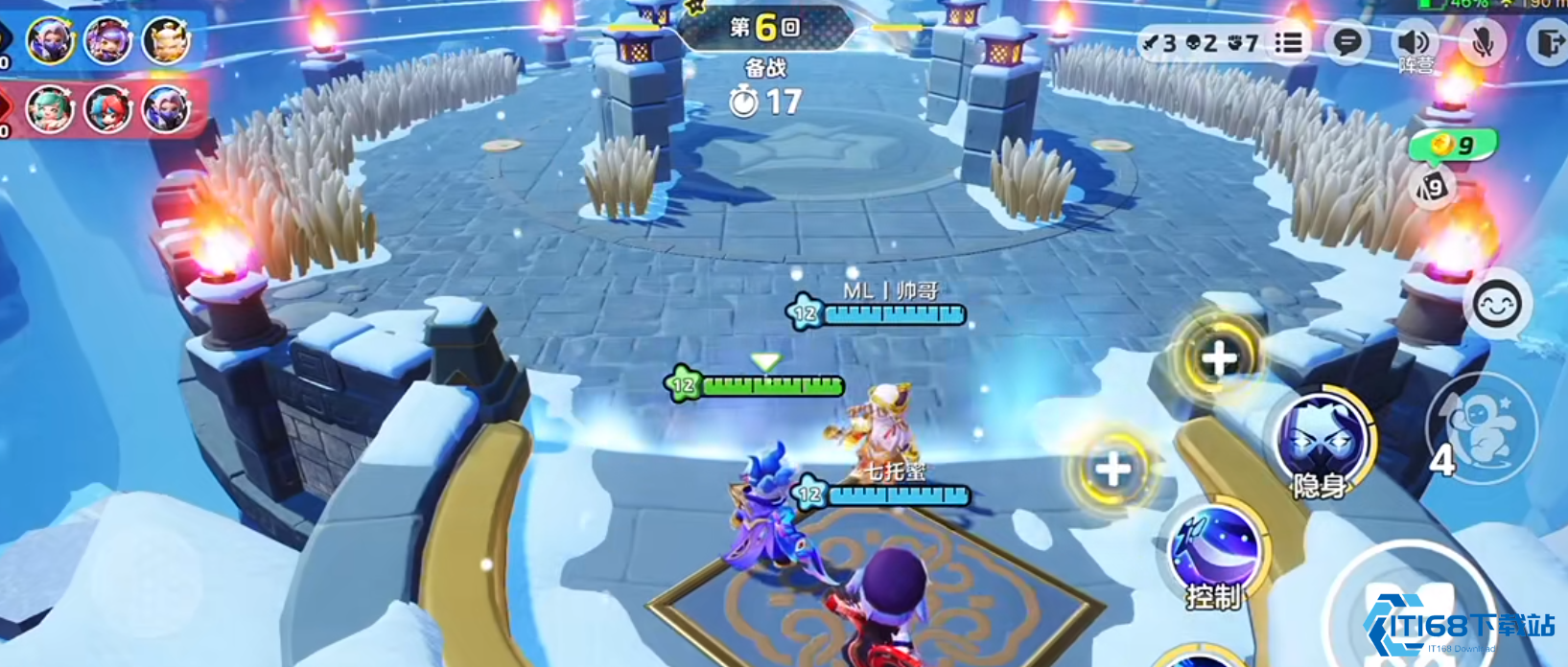Open the scoreboard list icon
This screenshot has height=667, width=1568.
pos(1289,42)
